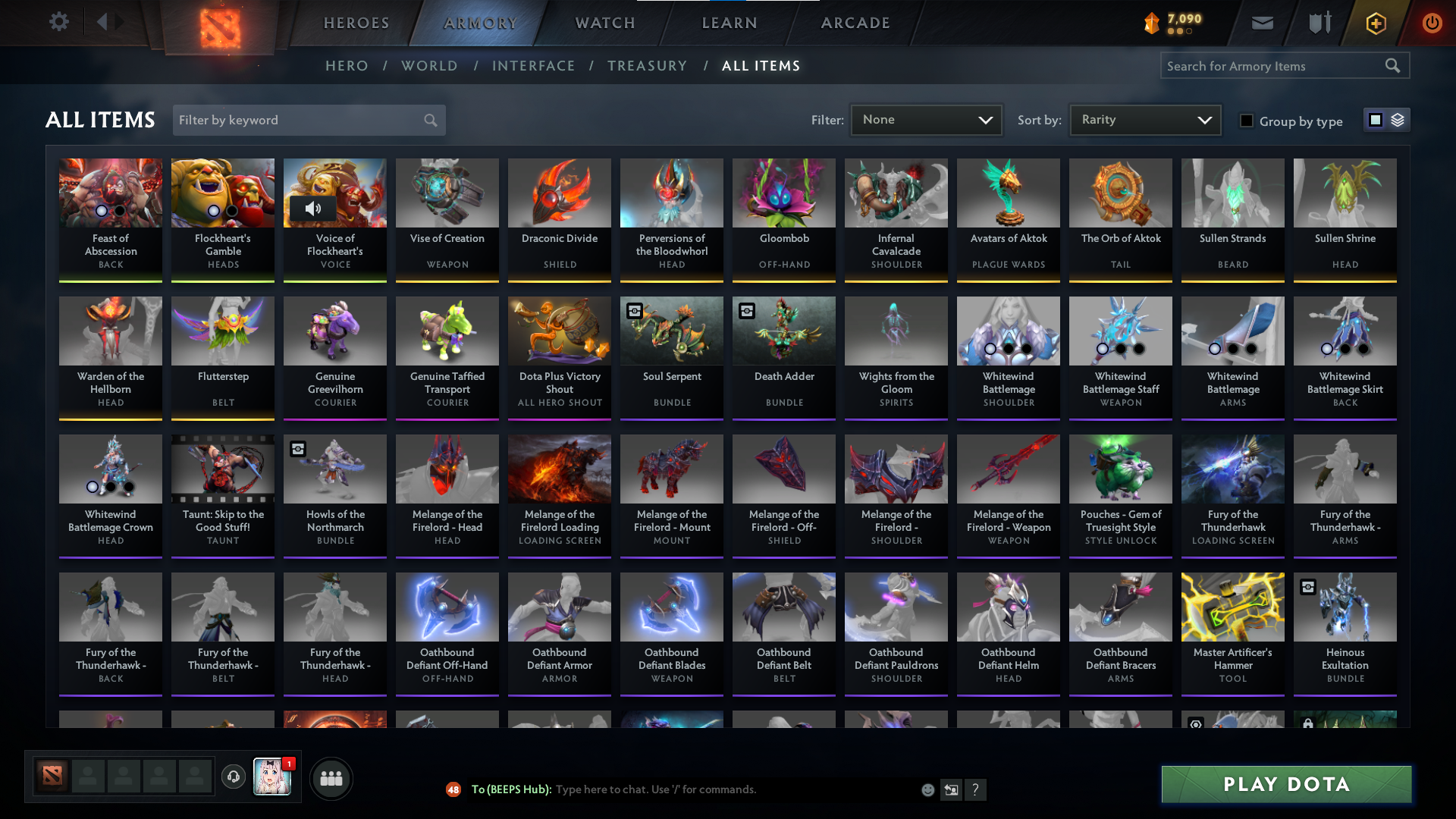Switch to the layered stack view toggle
Image resolution: width=1456 pixels, height=819 pixels.
[x=1398, y=120]
